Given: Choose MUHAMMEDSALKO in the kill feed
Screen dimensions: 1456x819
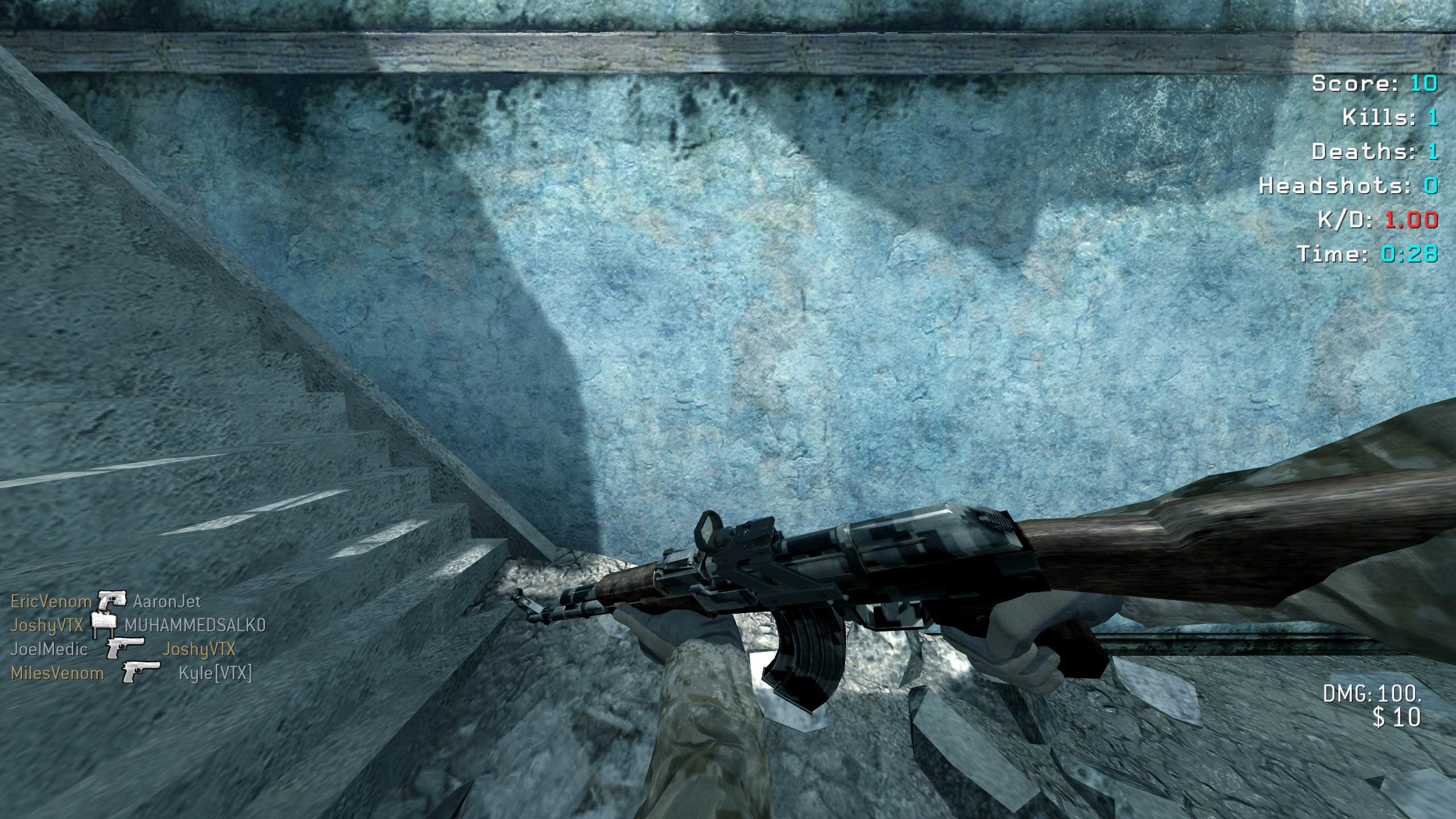Looking at the screenshot, I should pyautogui.click(x=195, y=625).
